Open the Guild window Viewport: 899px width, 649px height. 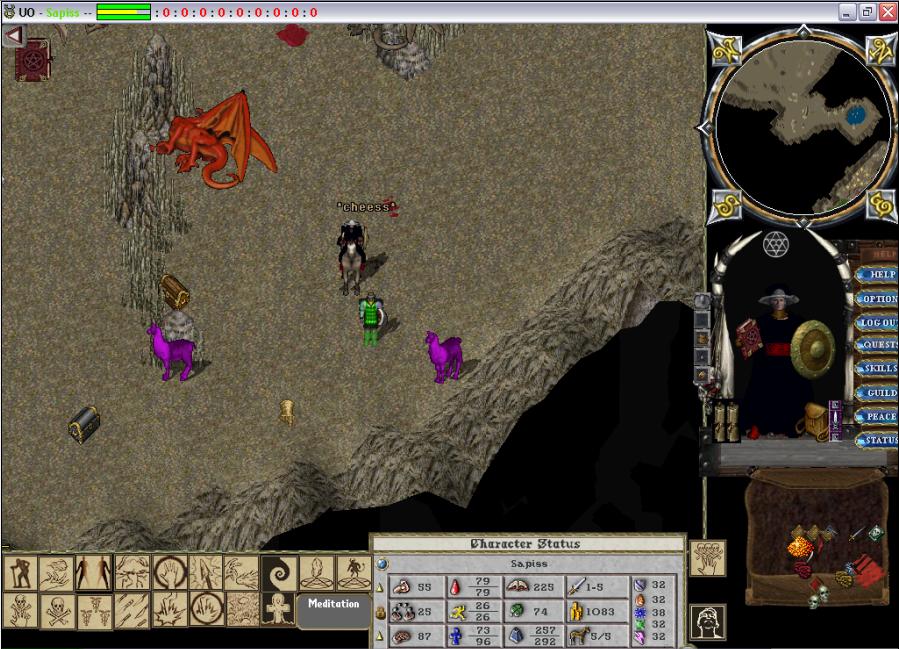(879, 393)
